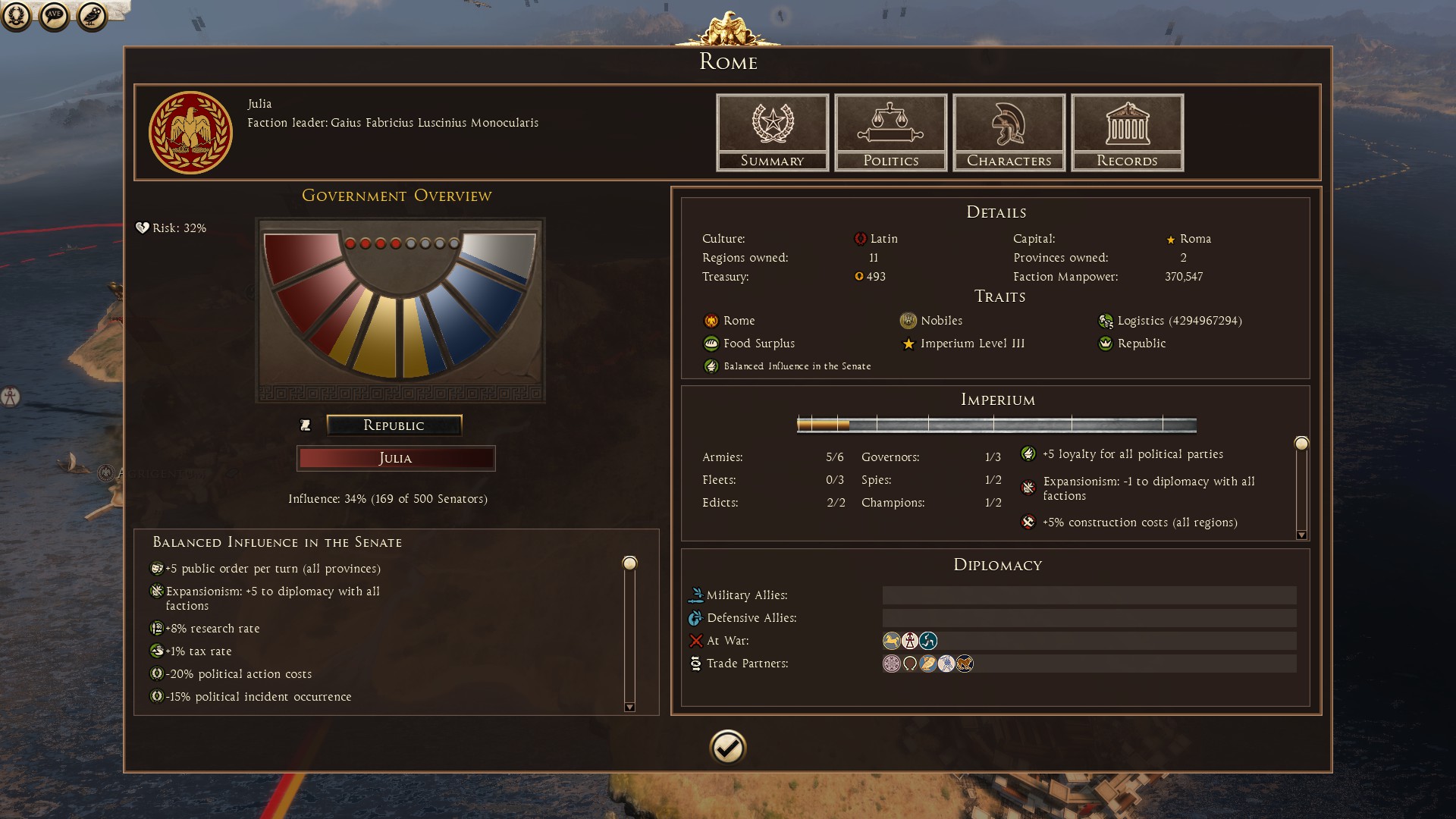Screen dimensions: 1456x819
Task: Open the Politics tab
Action: pyautogui.click(x=890, y=132)
